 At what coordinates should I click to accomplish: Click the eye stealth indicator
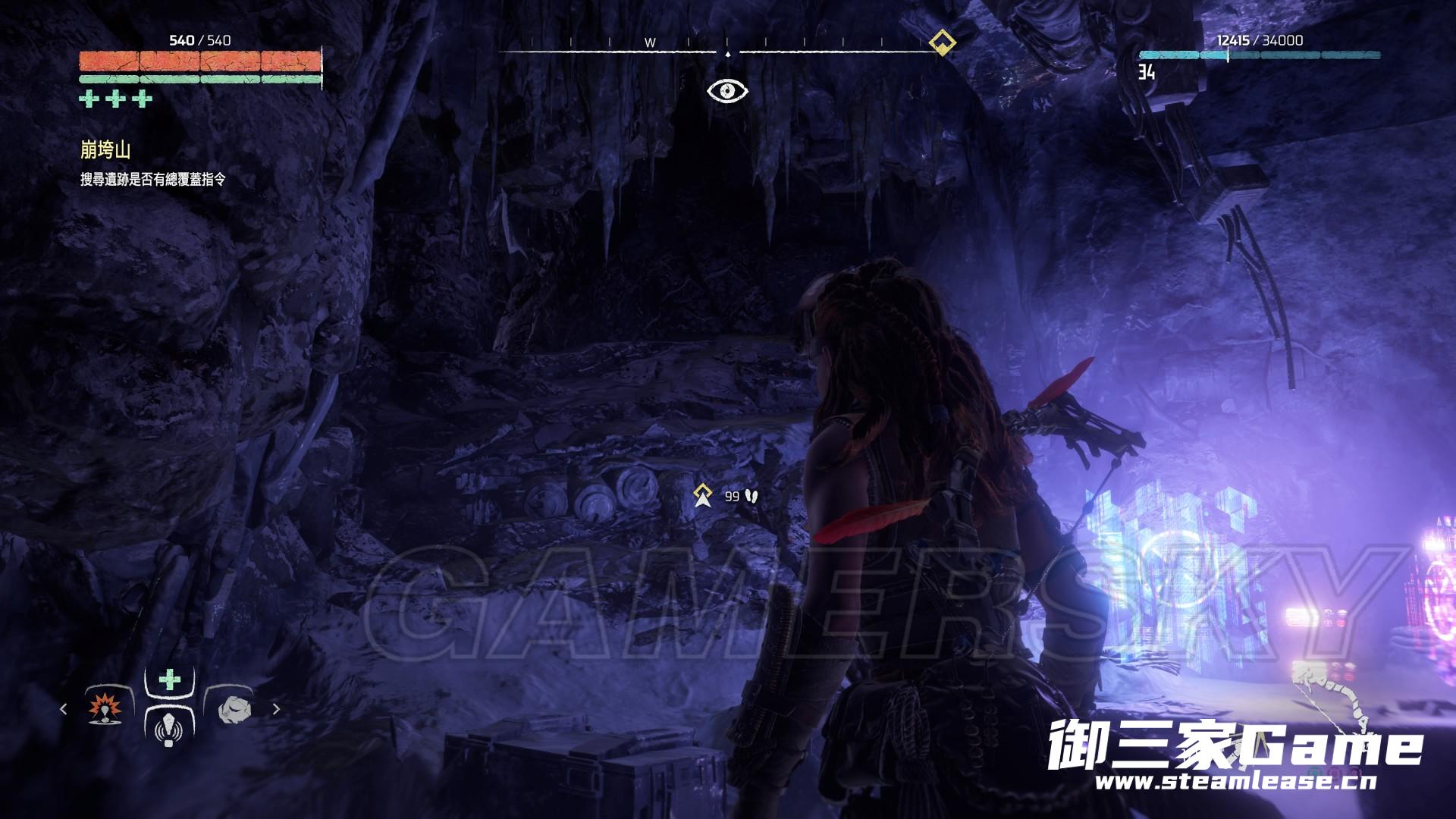click(727, 92)
